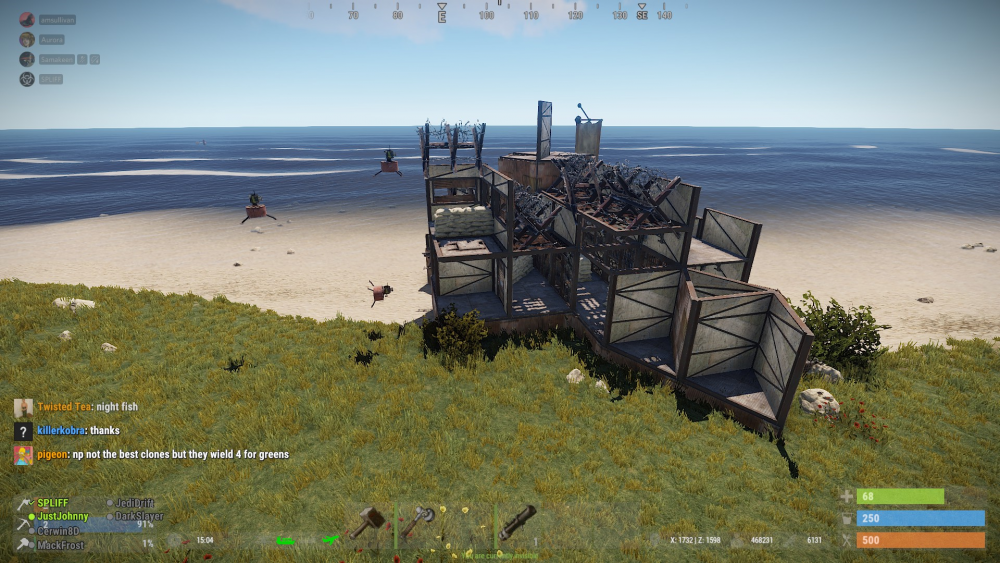Click amsullivan in the voice overlay
The height and width of the screenshot is (563, 1000).
click(x=57, y=19)
